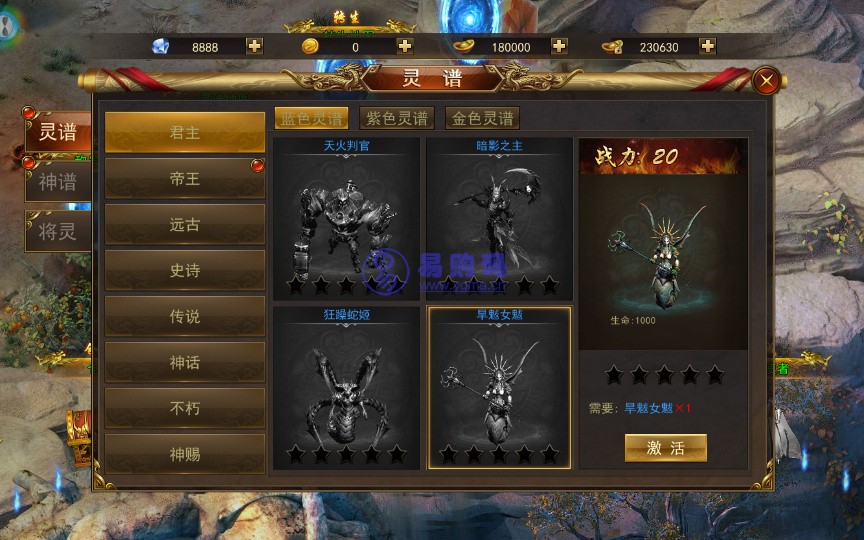Screen dimensions: 864x540
Task: Choose the 帝王 category
Action: click(x=185, y=179)
